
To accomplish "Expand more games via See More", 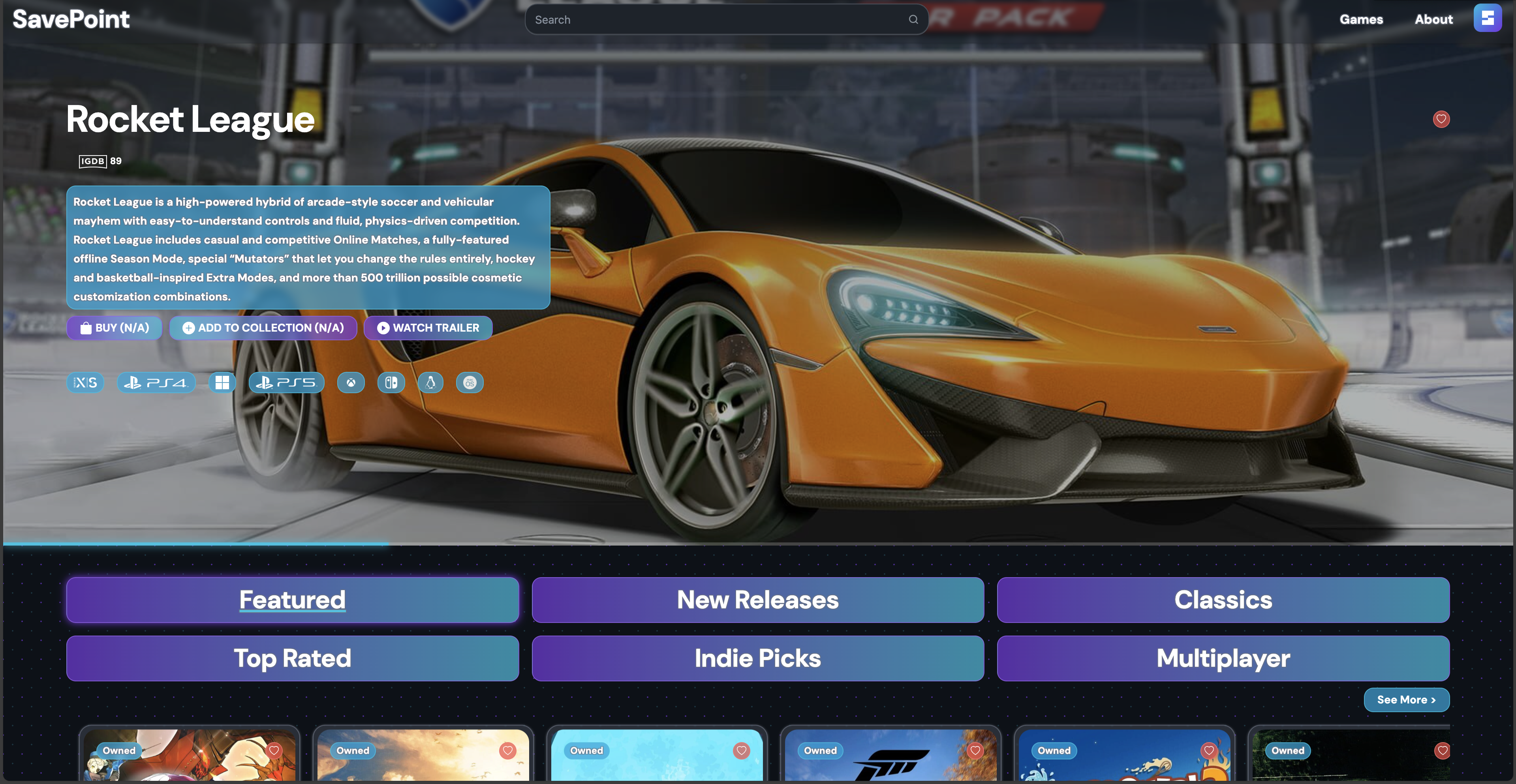I will (x=1407, y=699).
